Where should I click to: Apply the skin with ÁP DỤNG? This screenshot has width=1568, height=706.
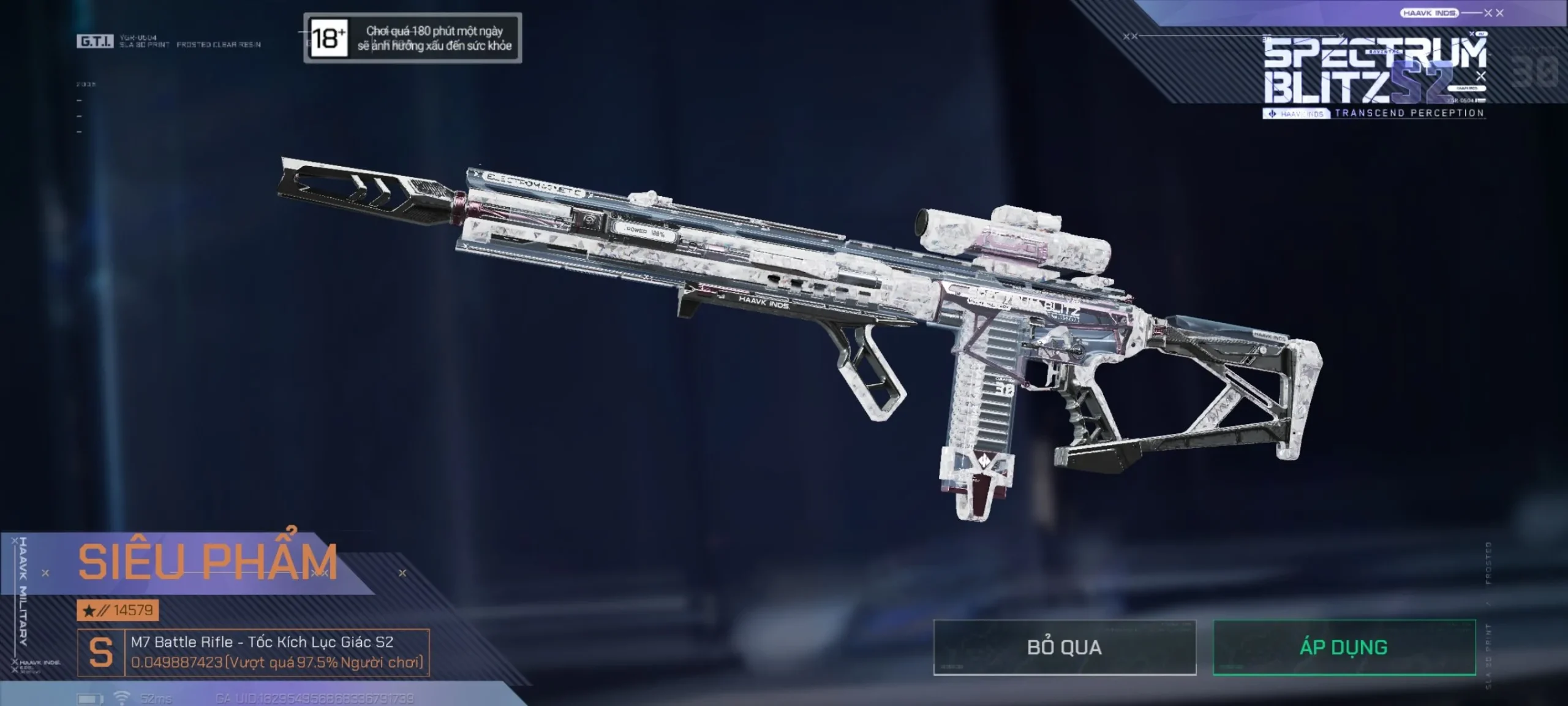(x=1344, y=648)
